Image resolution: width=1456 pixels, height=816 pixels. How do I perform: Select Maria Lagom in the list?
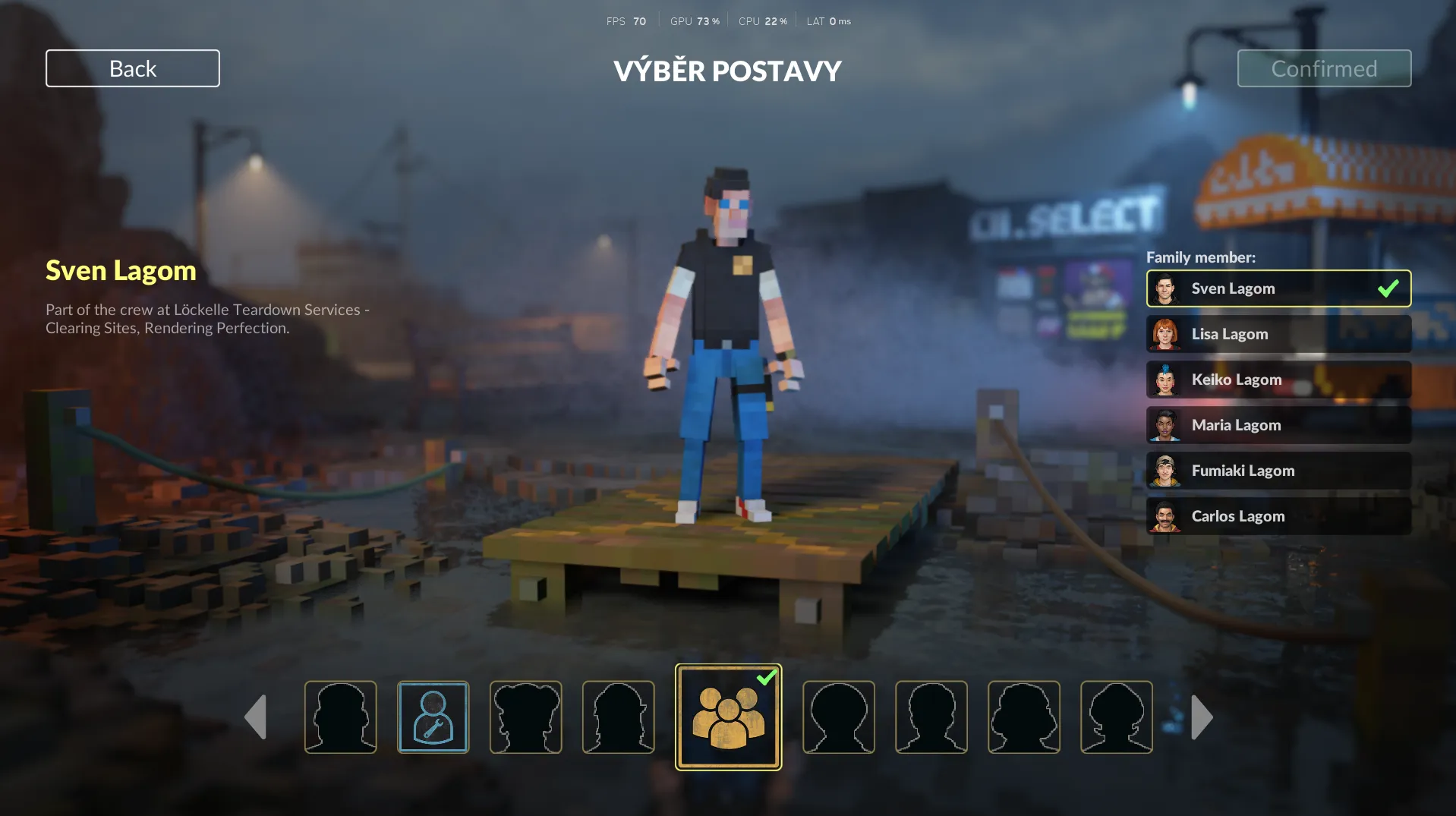point(1278,425)
